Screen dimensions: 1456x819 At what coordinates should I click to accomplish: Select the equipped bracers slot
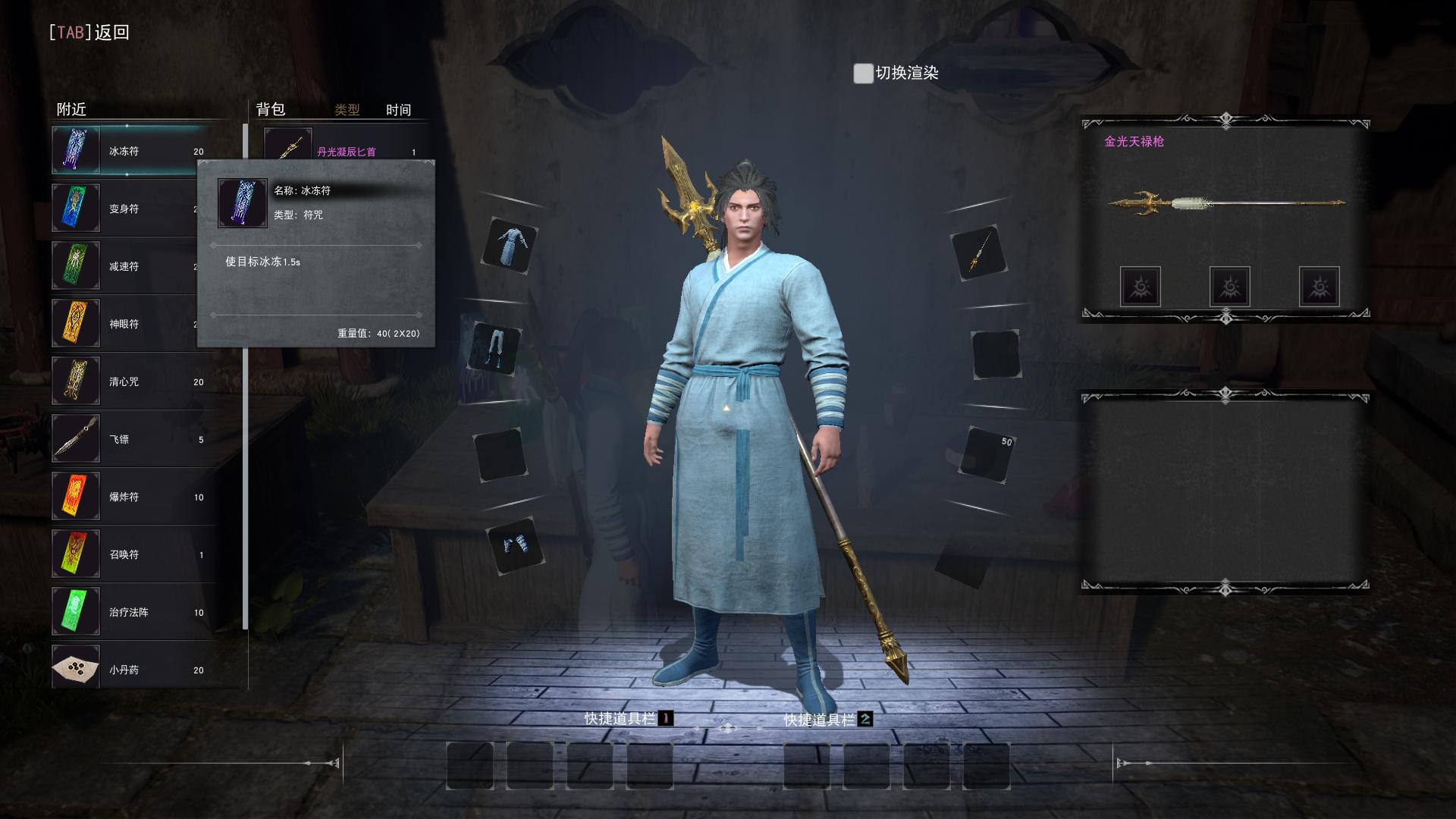tap(516, 545)
